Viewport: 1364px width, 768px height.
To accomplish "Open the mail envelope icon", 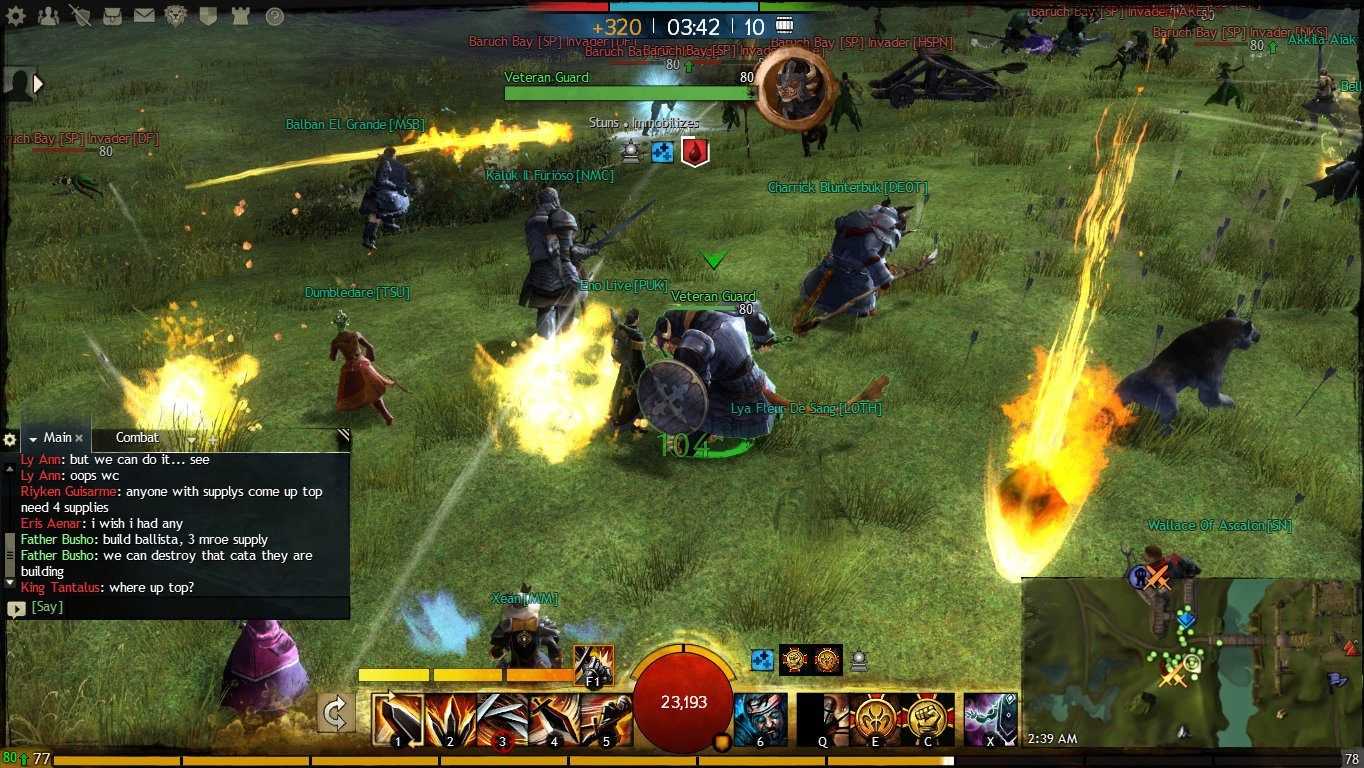I will pyautogui.click(x=144, y=16).
